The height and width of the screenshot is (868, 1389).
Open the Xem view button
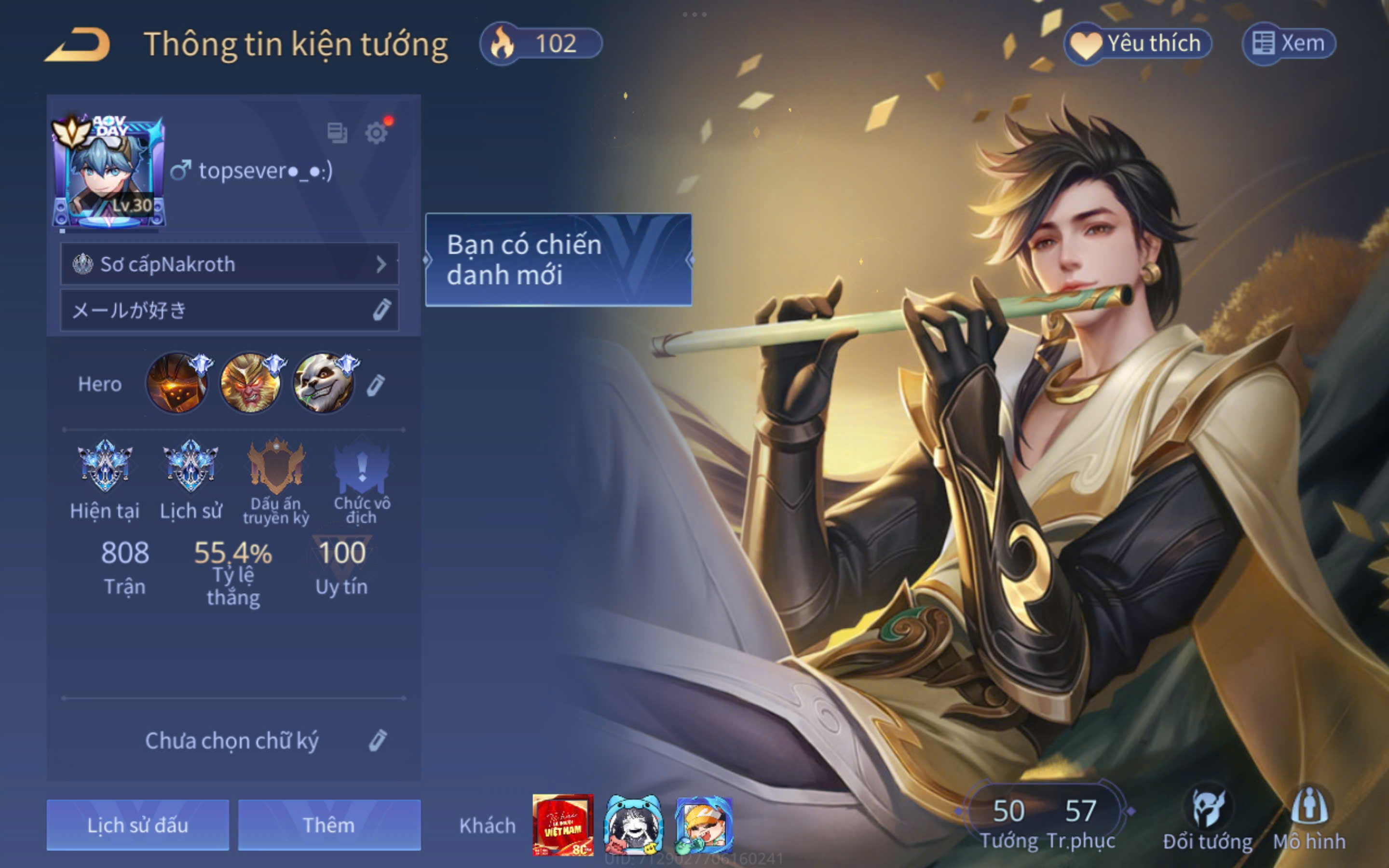click(x=1289, y=43)
